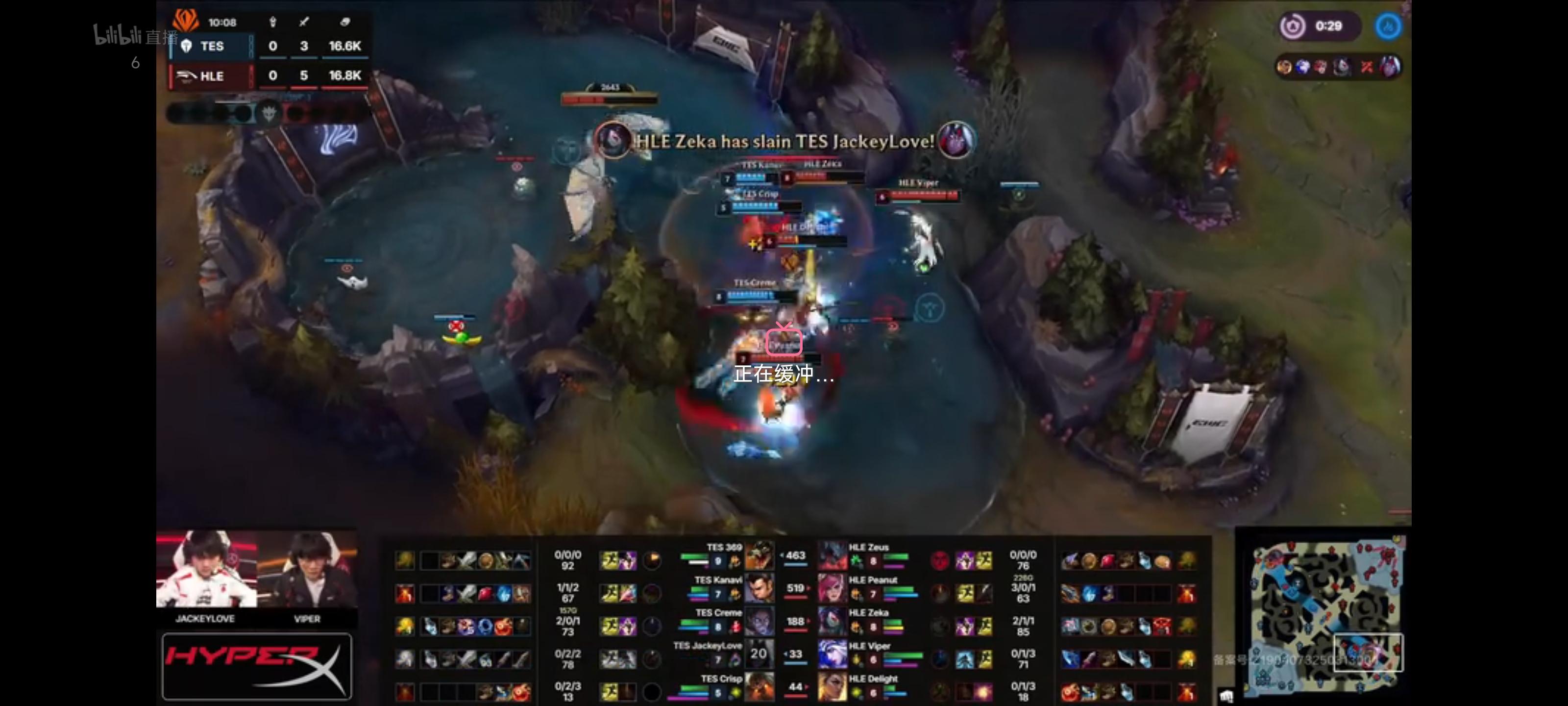The width and height of the screenshot is (1568, 706).
Task: Choose HLE Peanut's champion portrait
Action: pos(832,588)
